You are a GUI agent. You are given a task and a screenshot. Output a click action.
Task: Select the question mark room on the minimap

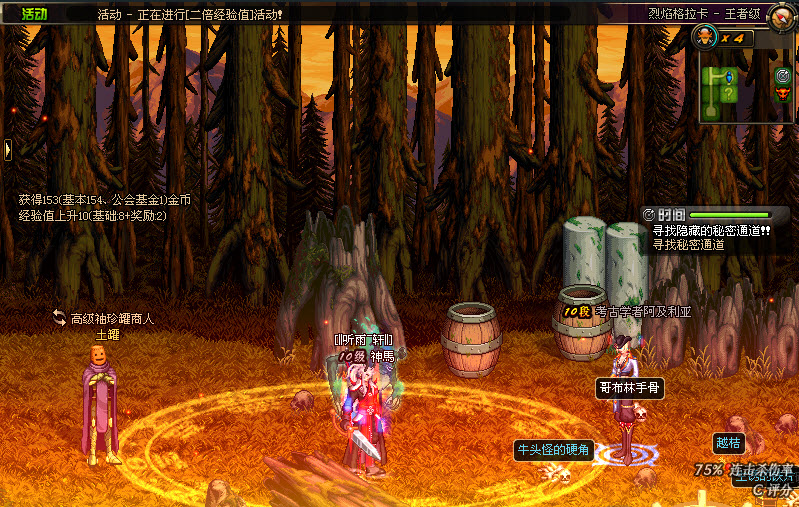(x=729, y=95)
